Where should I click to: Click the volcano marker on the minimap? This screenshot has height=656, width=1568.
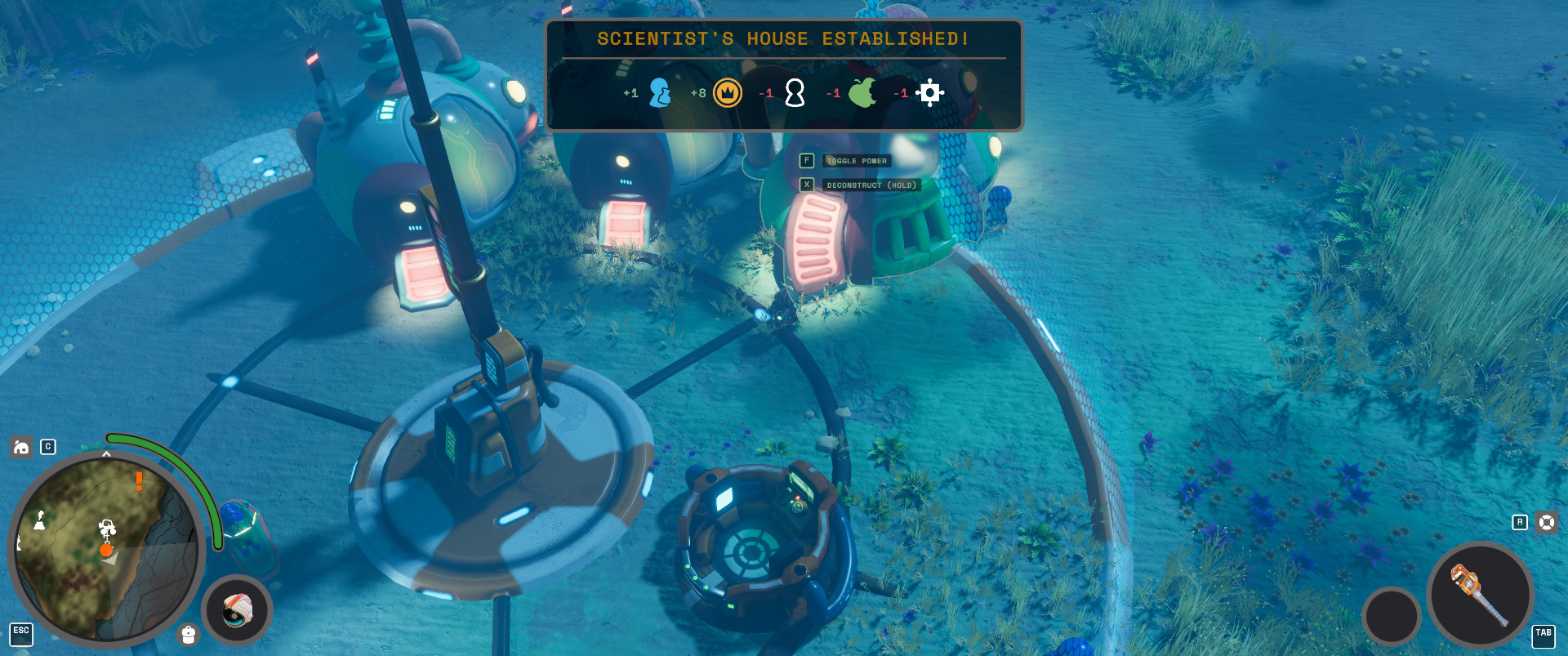click(39, 520)
